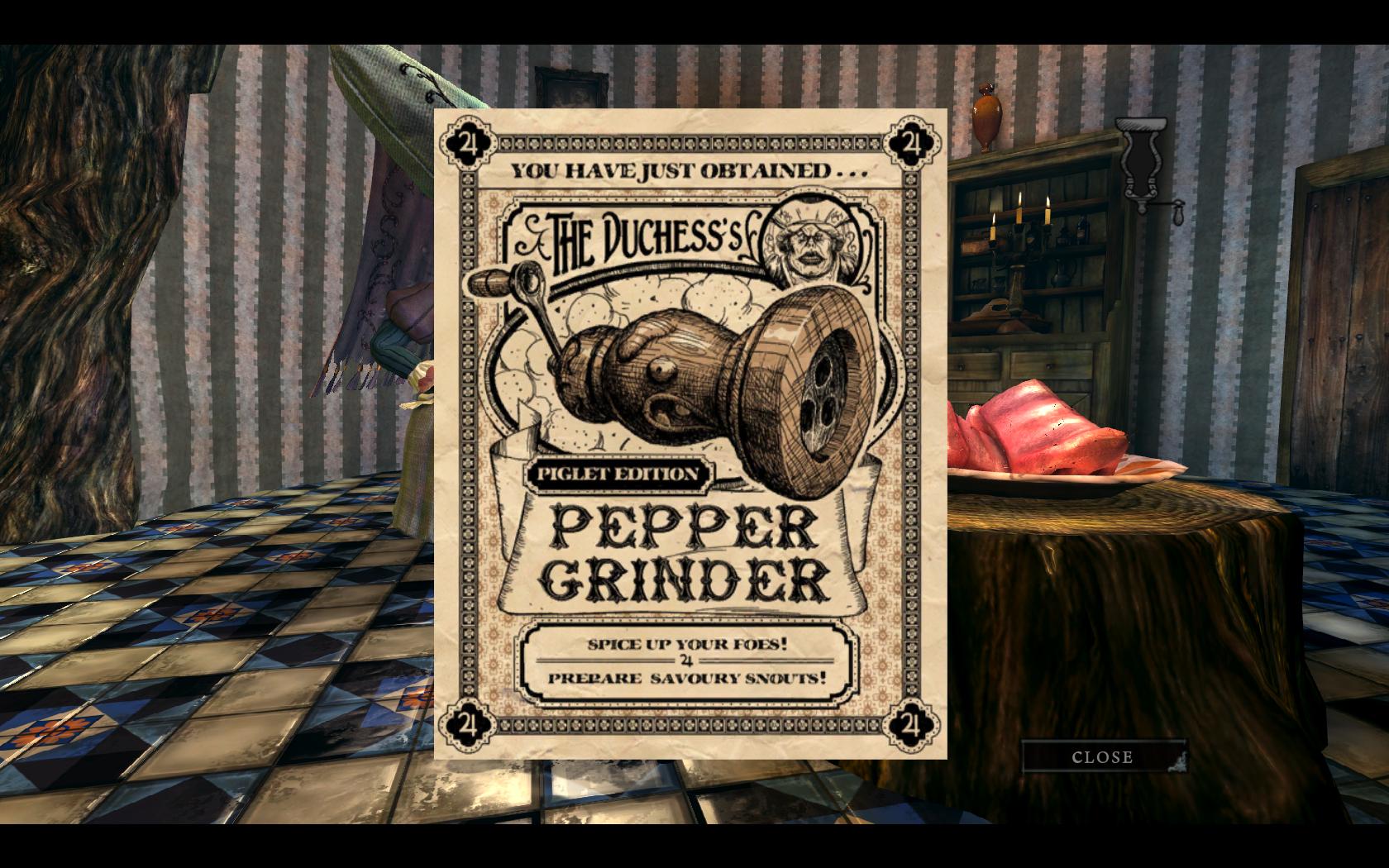Select the YOU HAVE JUST OBTAINED header
1389x868 pixels.
click(686, 171)
